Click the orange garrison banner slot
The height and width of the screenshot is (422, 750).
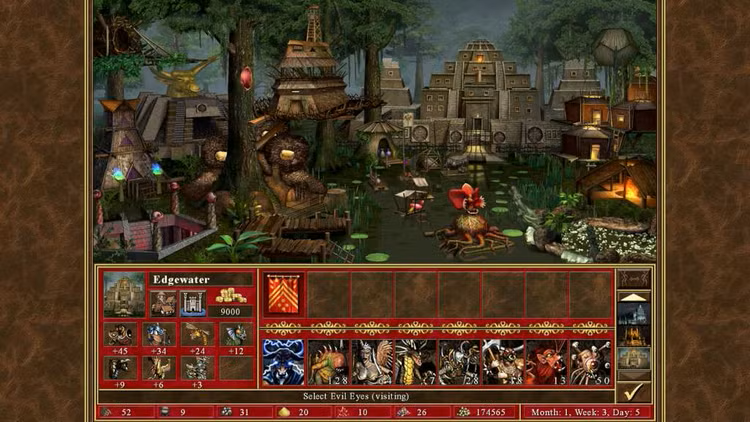point(283,295)
